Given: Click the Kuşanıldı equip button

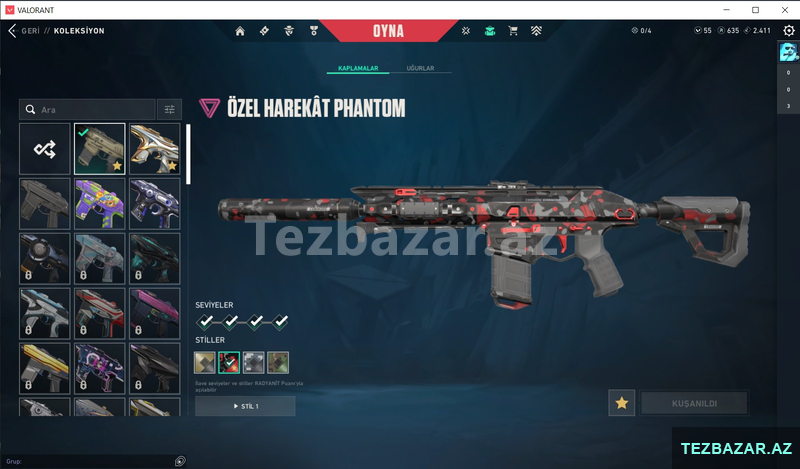Looking at the screenshot, I should [x=694, y=403].
